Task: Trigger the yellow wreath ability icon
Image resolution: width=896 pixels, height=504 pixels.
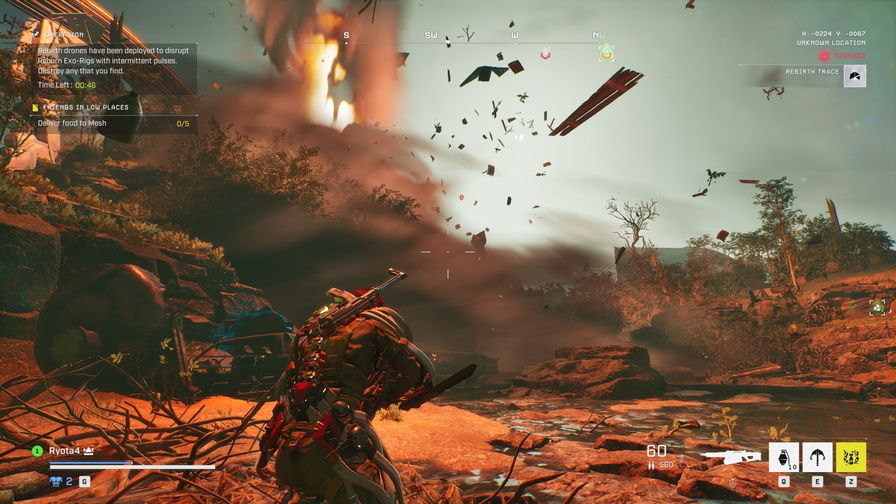Action: click(x=851, y=457)
